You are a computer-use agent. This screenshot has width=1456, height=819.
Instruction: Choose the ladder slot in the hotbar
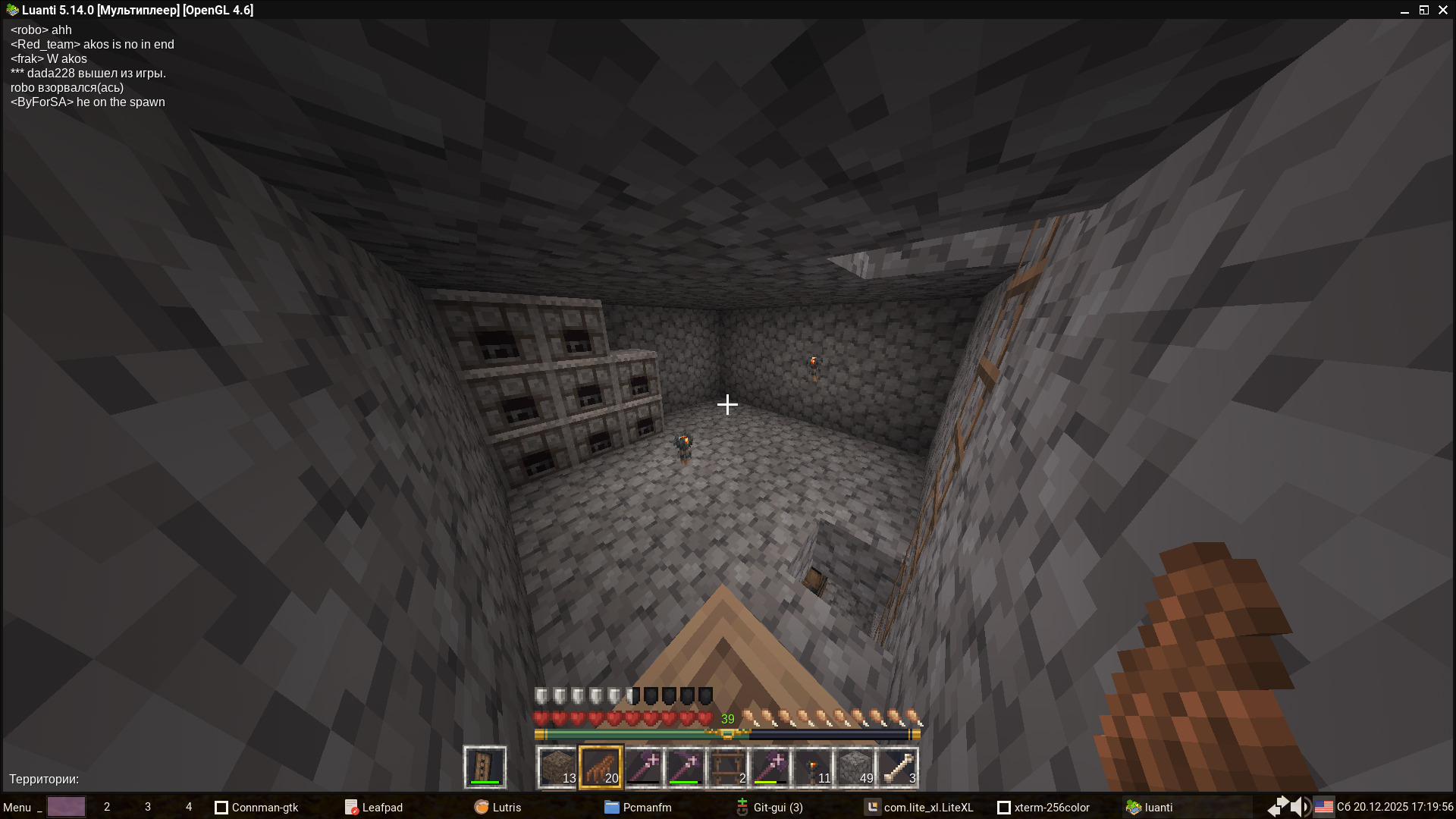click(x=728, y=767)
